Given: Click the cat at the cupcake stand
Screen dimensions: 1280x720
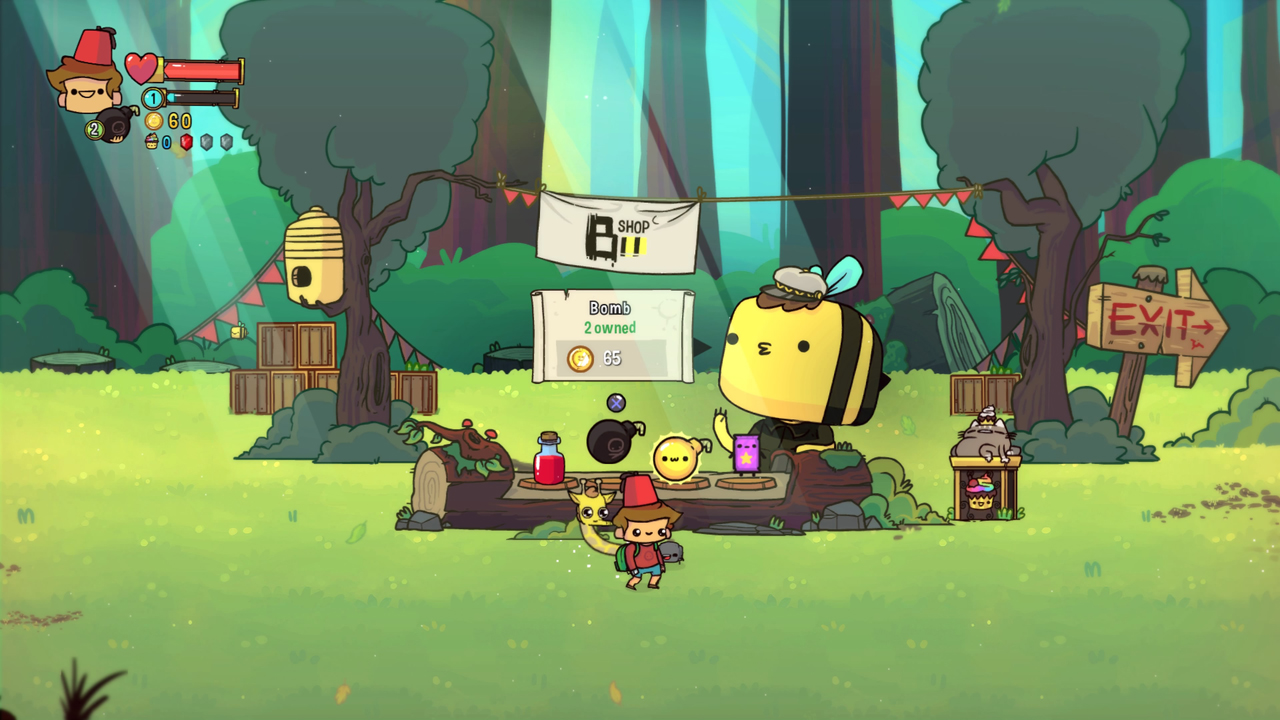Looking at the screenshot, I should click(985, 435).
